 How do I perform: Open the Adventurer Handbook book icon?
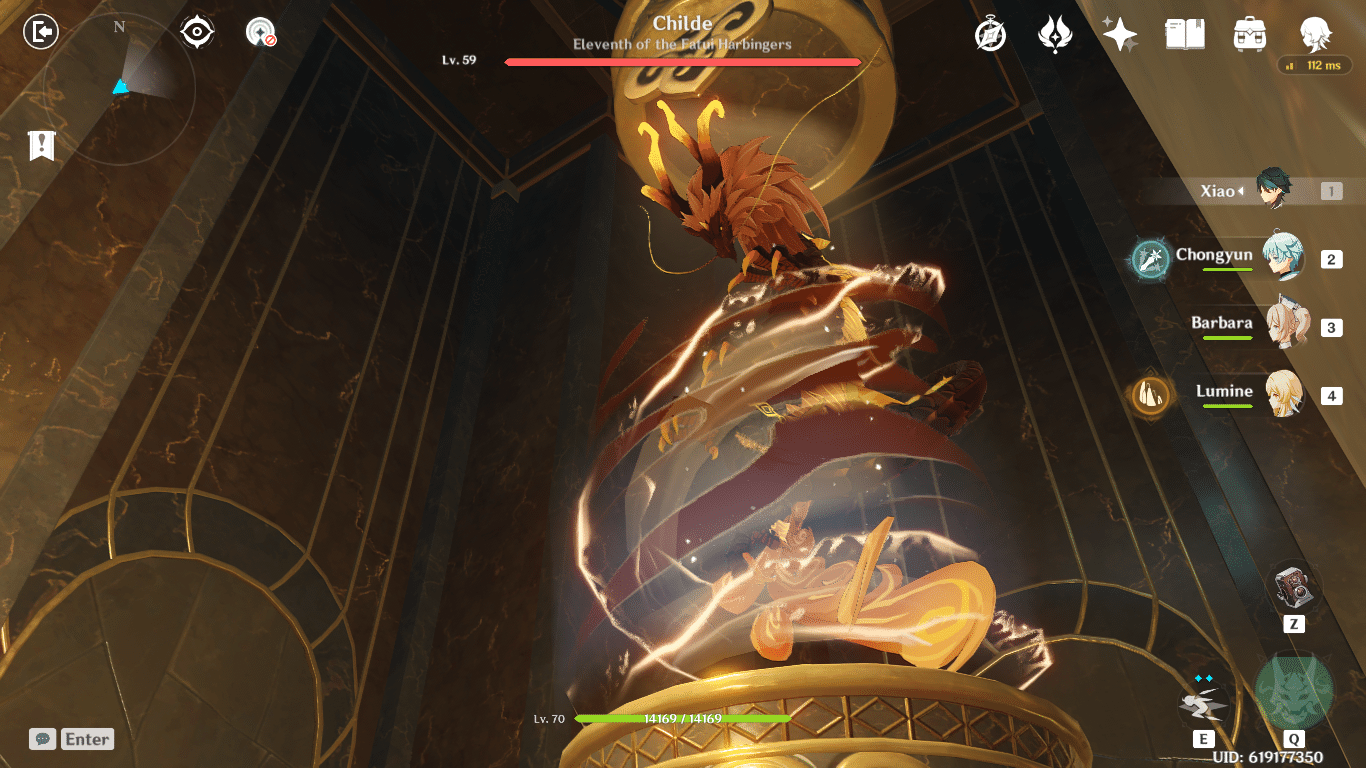click(x=1184, y=33)
